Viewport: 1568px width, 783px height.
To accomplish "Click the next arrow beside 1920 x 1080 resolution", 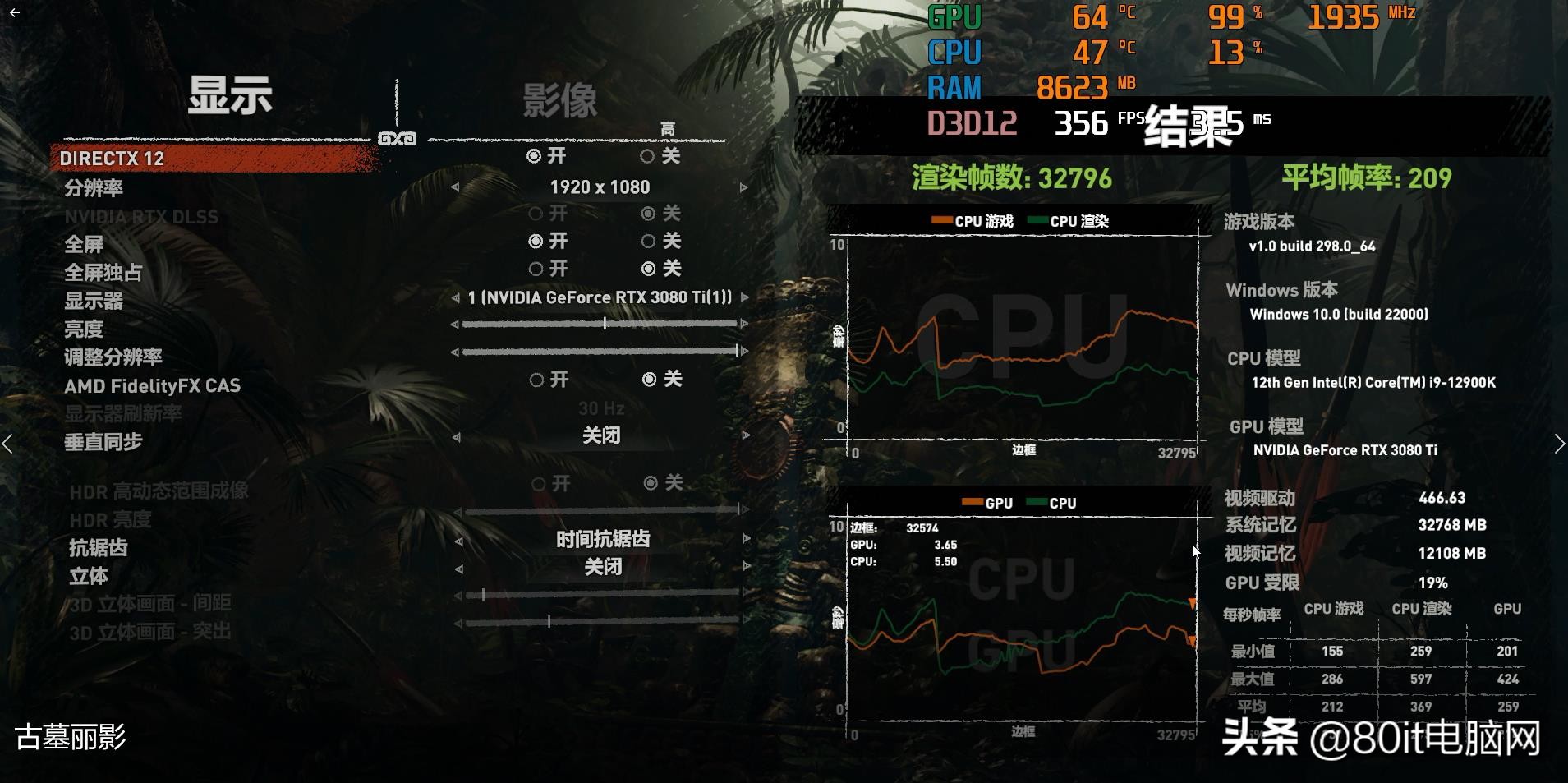I will 745,187.
